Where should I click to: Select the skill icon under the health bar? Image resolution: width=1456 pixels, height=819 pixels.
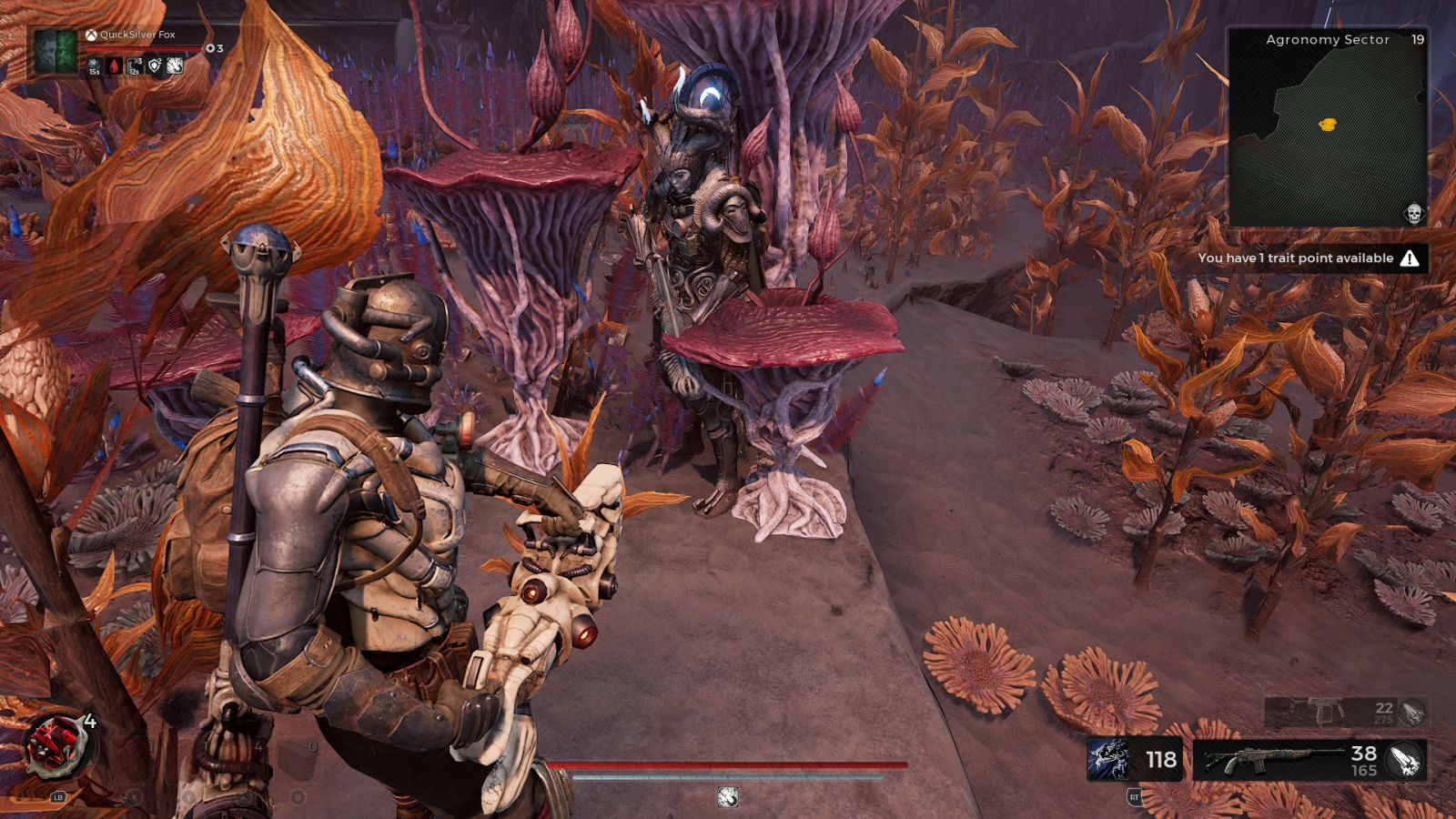pyautogui.click(x=727, y=797)
